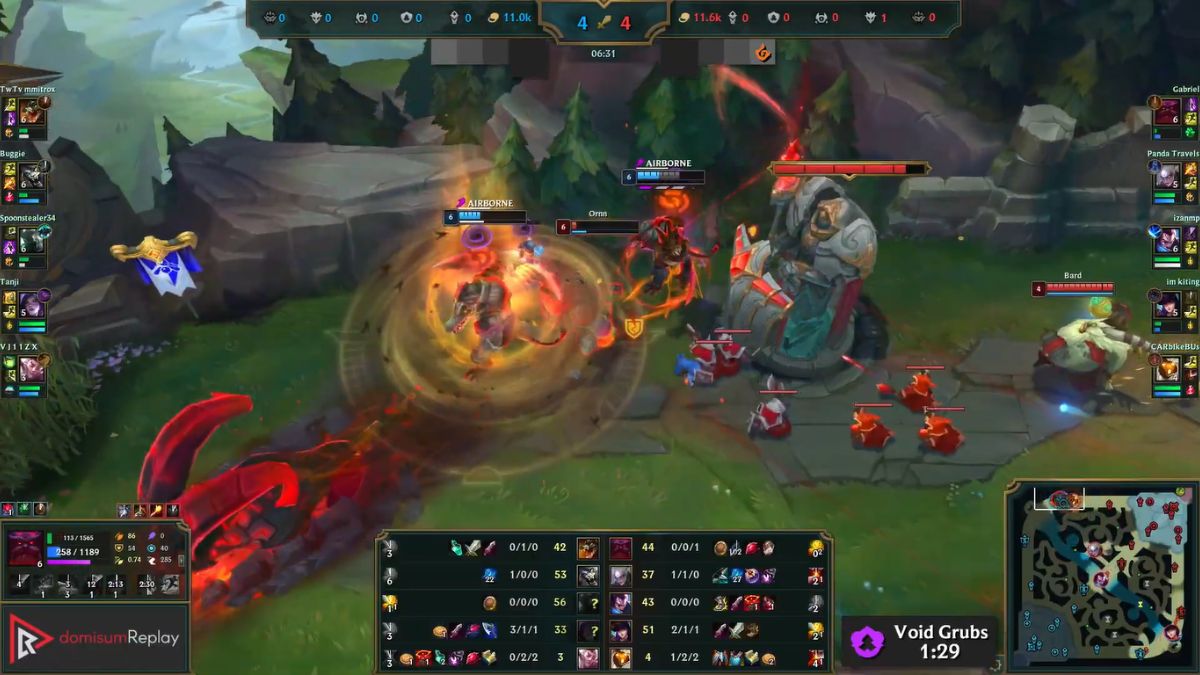Click the orange team logo in top bar
The image size is (1200, 675).
[x=763, y=53]
